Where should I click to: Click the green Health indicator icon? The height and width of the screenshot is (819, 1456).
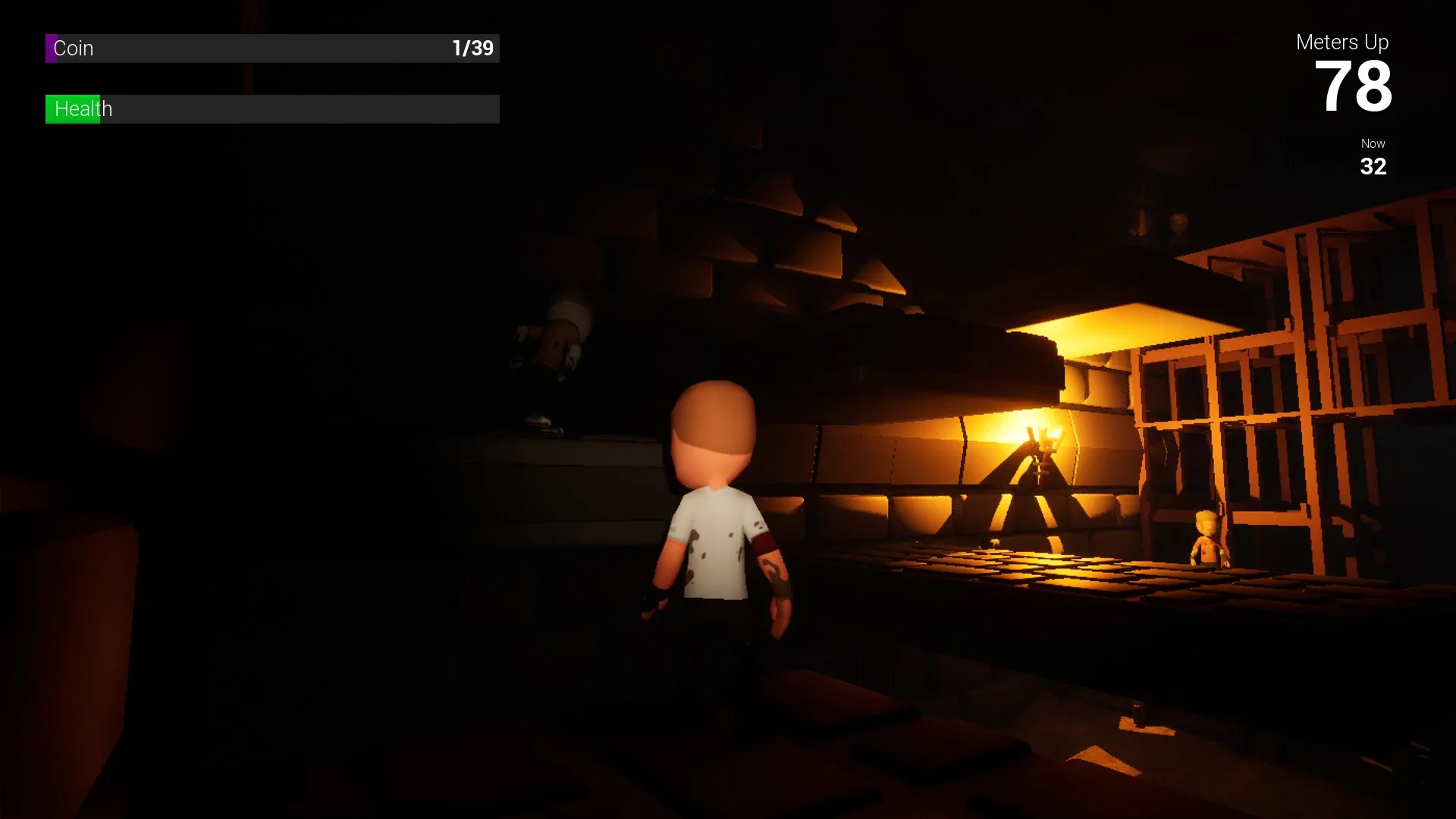[52, 108]
